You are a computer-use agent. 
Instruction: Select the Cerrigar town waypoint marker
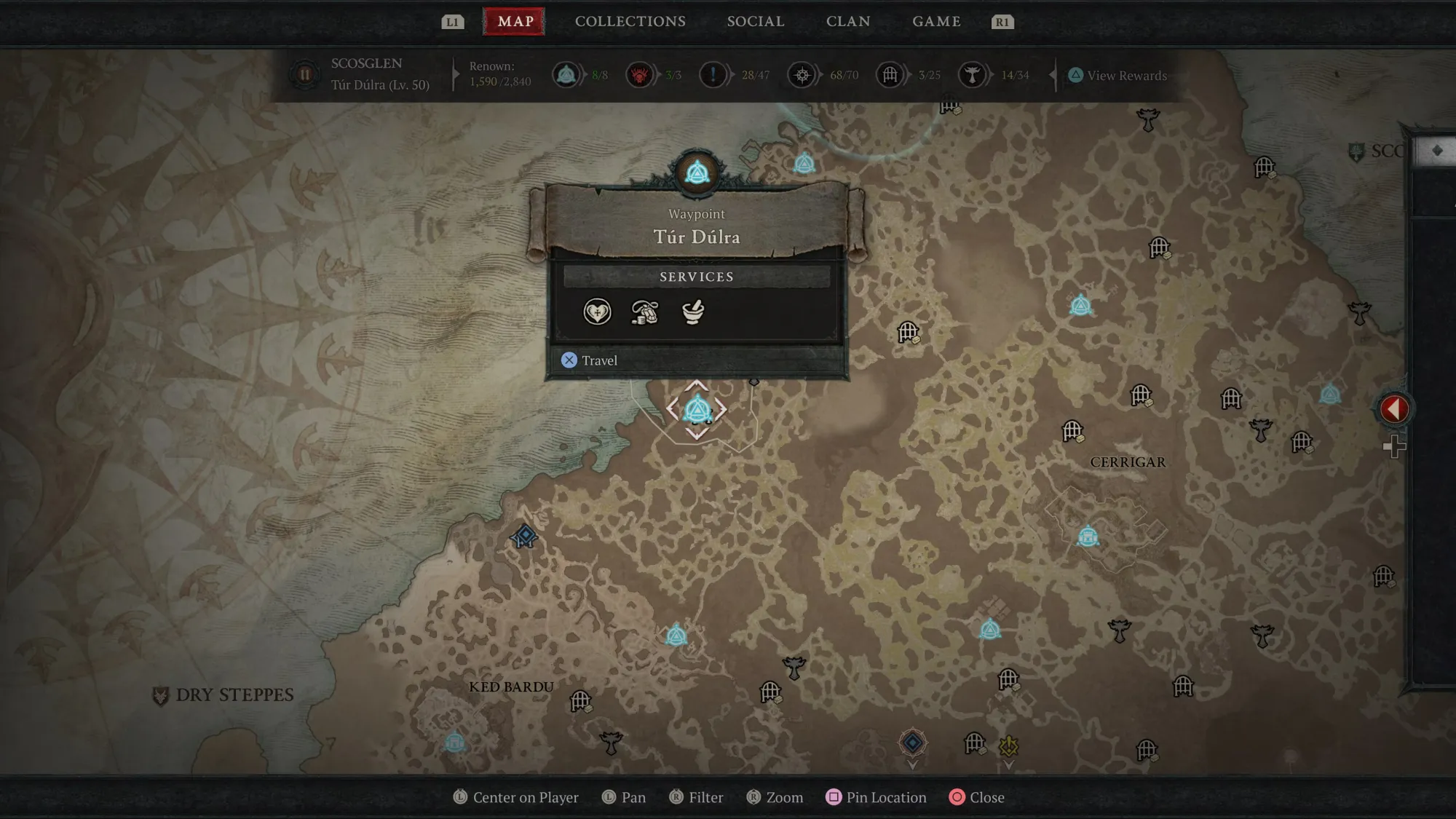[x=1088, y=537]
